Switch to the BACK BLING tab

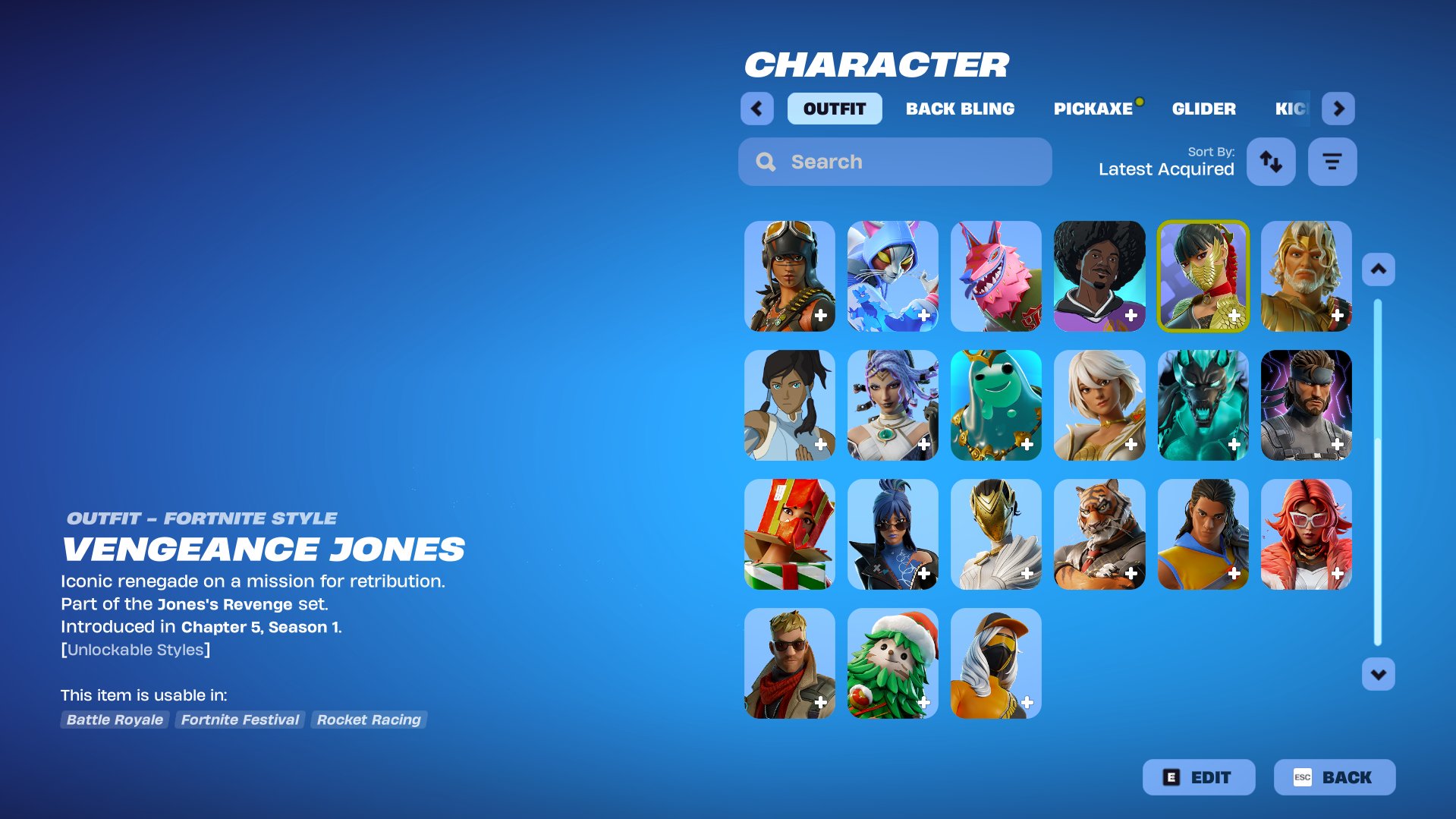[959, 108]
